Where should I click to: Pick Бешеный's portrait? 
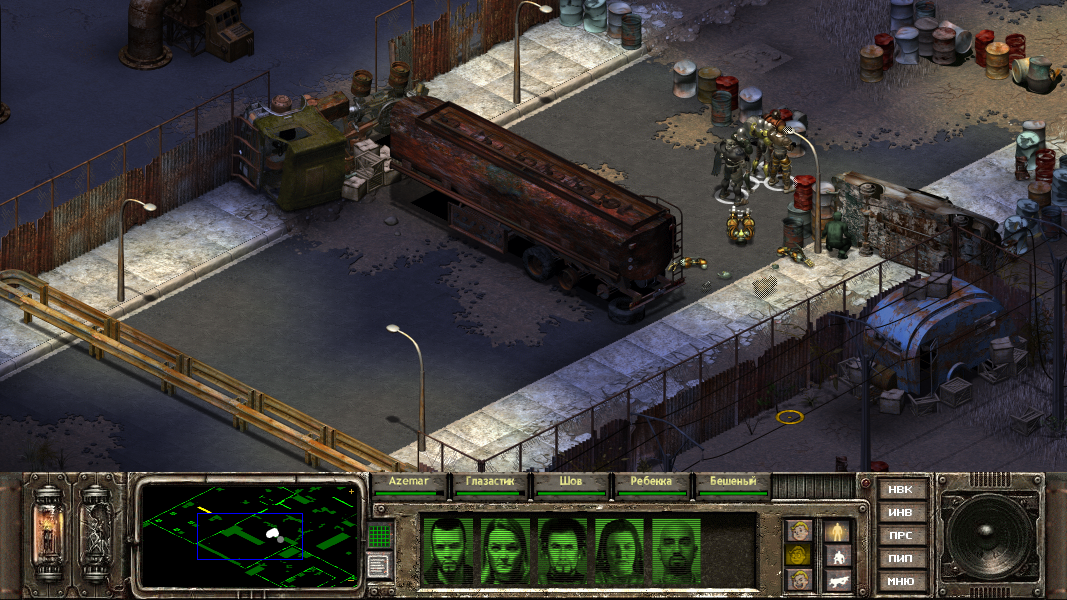680,549
